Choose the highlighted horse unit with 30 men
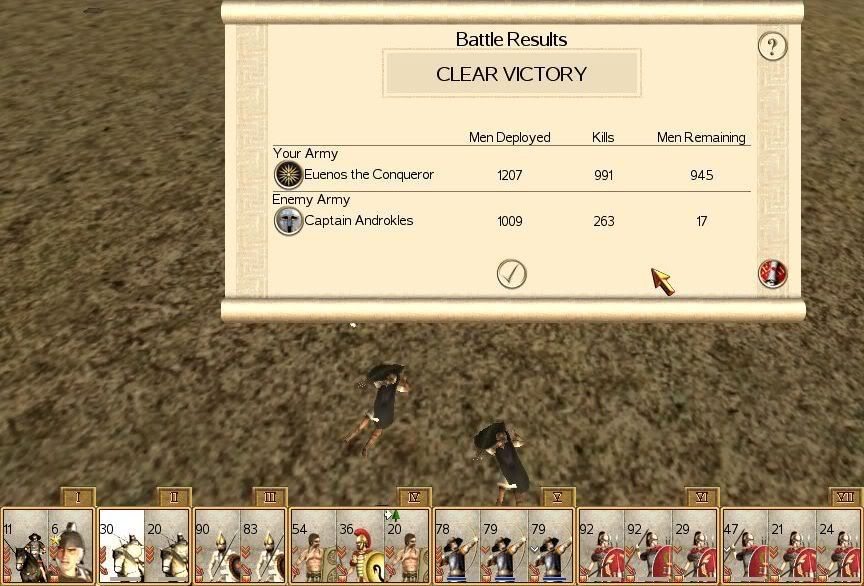This screenshot has height=586, width=864. (x=121, y=547)
